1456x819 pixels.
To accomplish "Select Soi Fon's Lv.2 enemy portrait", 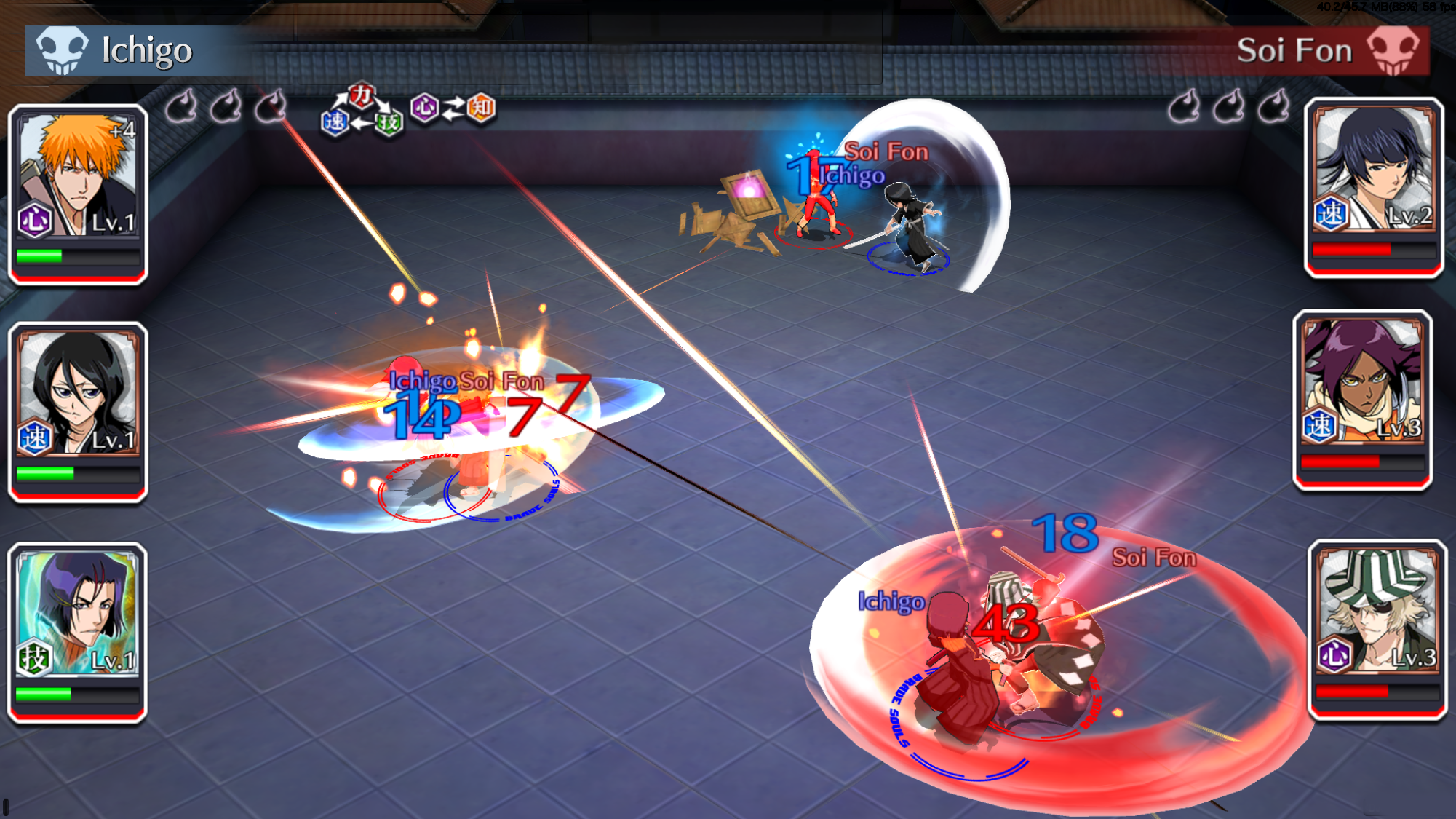I will click(x=1374, y=187).
